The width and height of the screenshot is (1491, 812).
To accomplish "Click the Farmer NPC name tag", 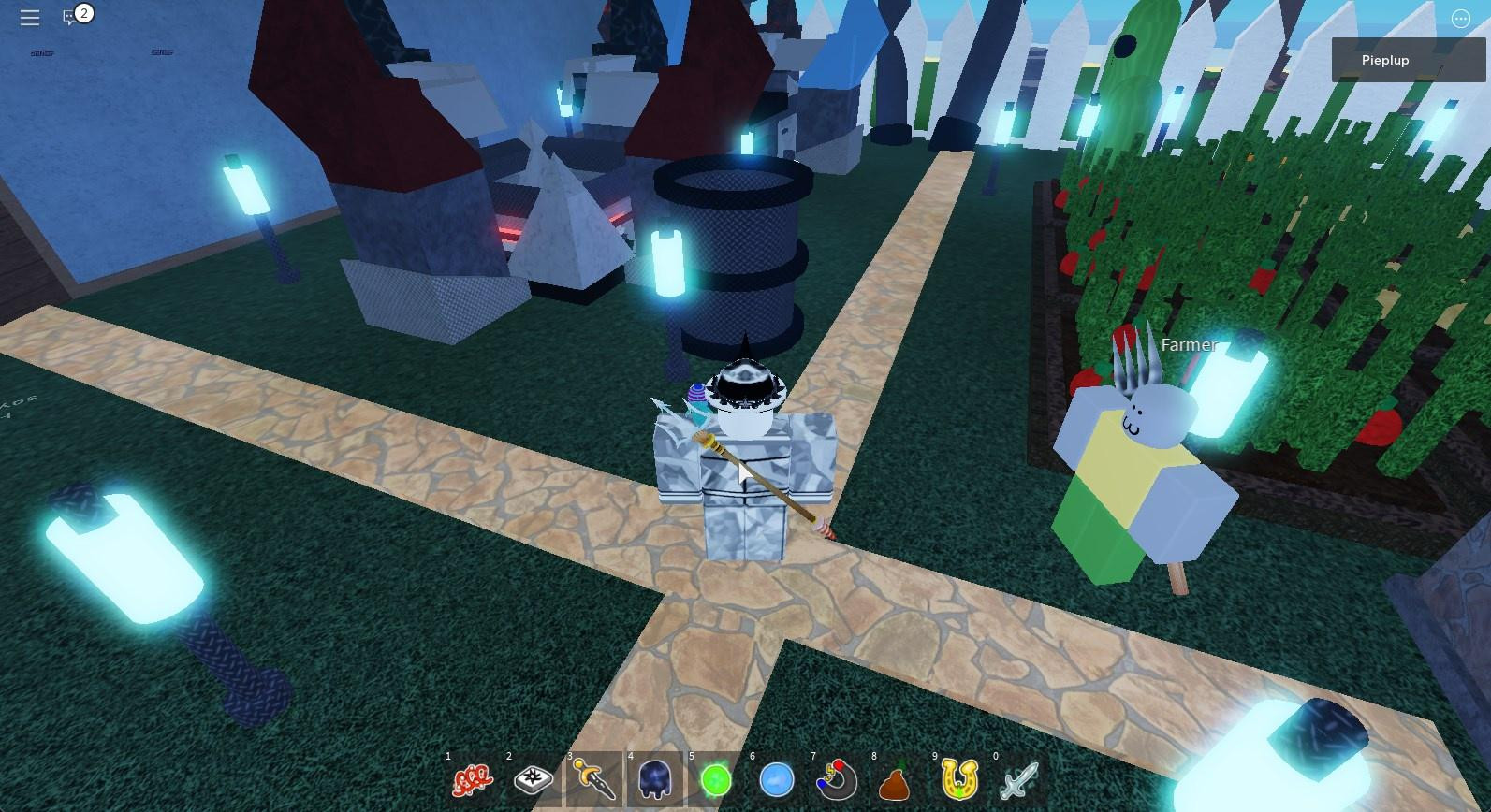I will [x=1189, y=344].
